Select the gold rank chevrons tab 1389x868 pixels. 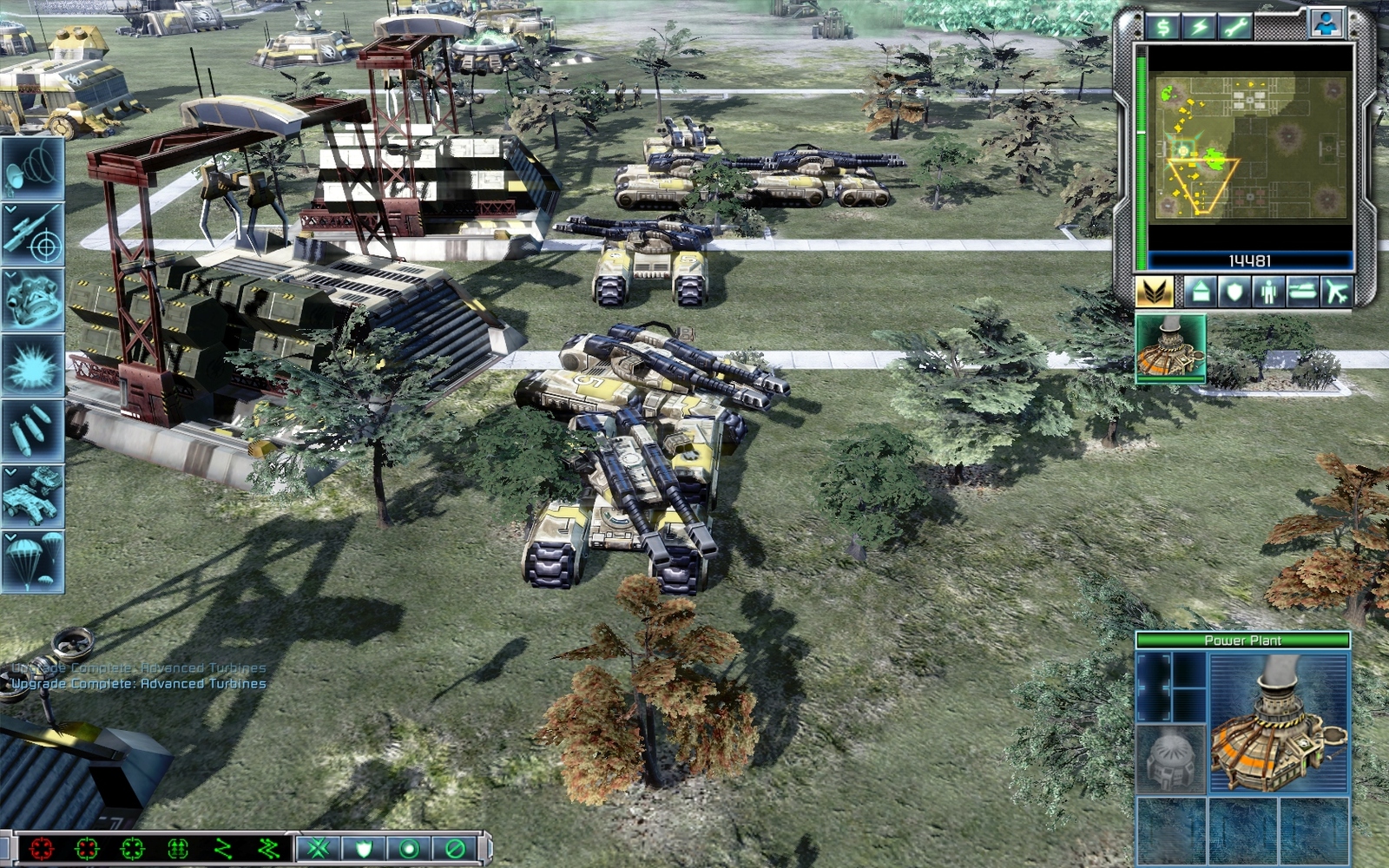[1154, 292]
